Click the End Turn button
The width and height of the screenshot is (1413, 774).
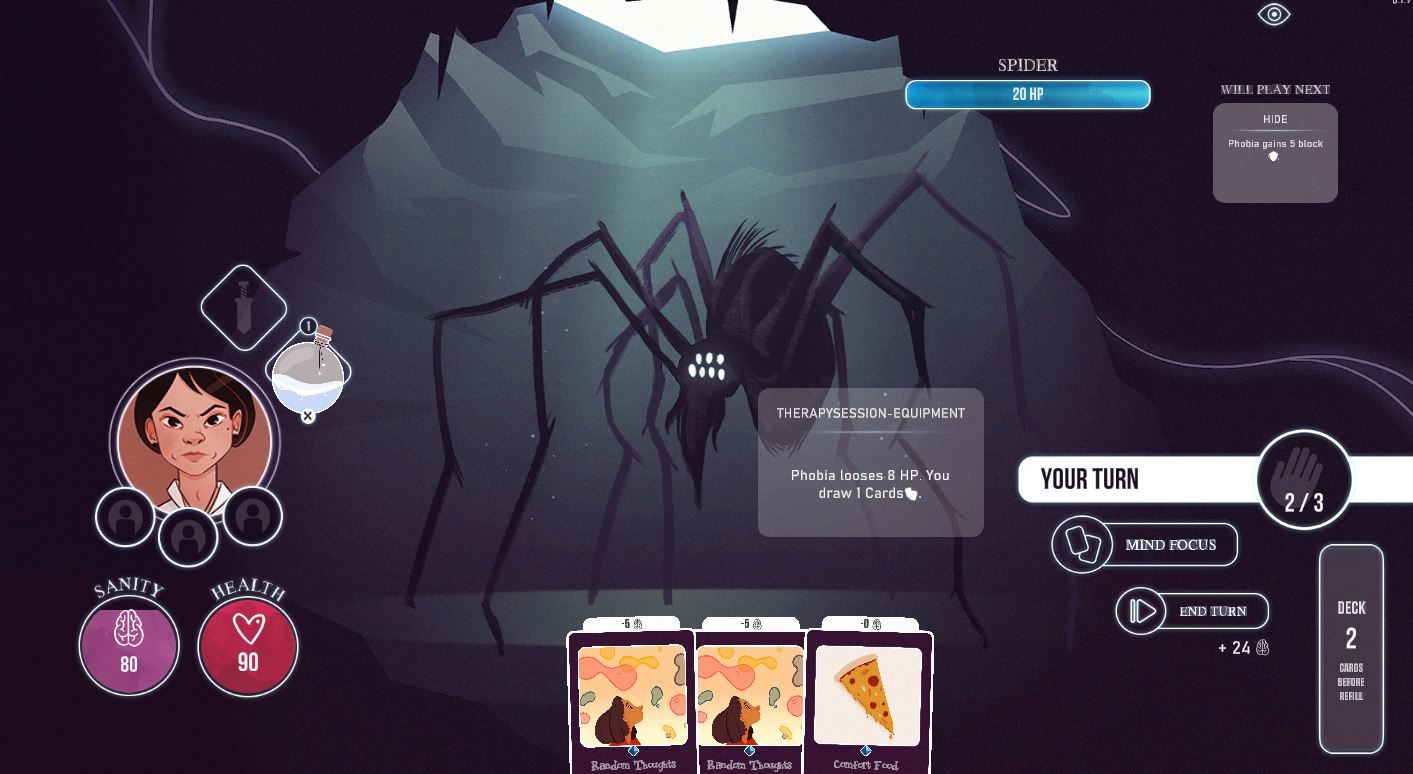[1192, 611]
